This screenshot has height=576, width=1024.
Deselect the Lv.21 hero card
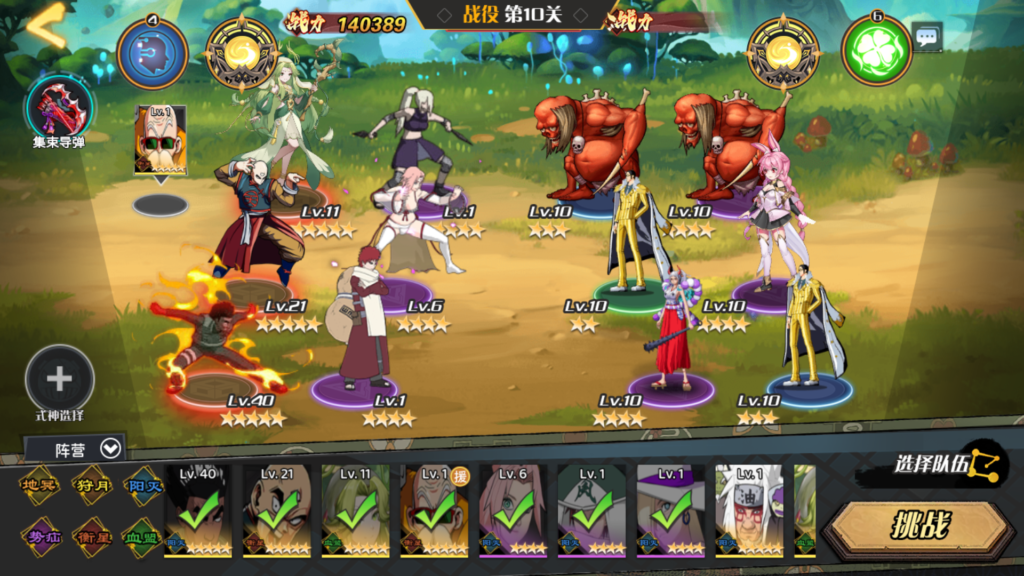click(276, 510)
